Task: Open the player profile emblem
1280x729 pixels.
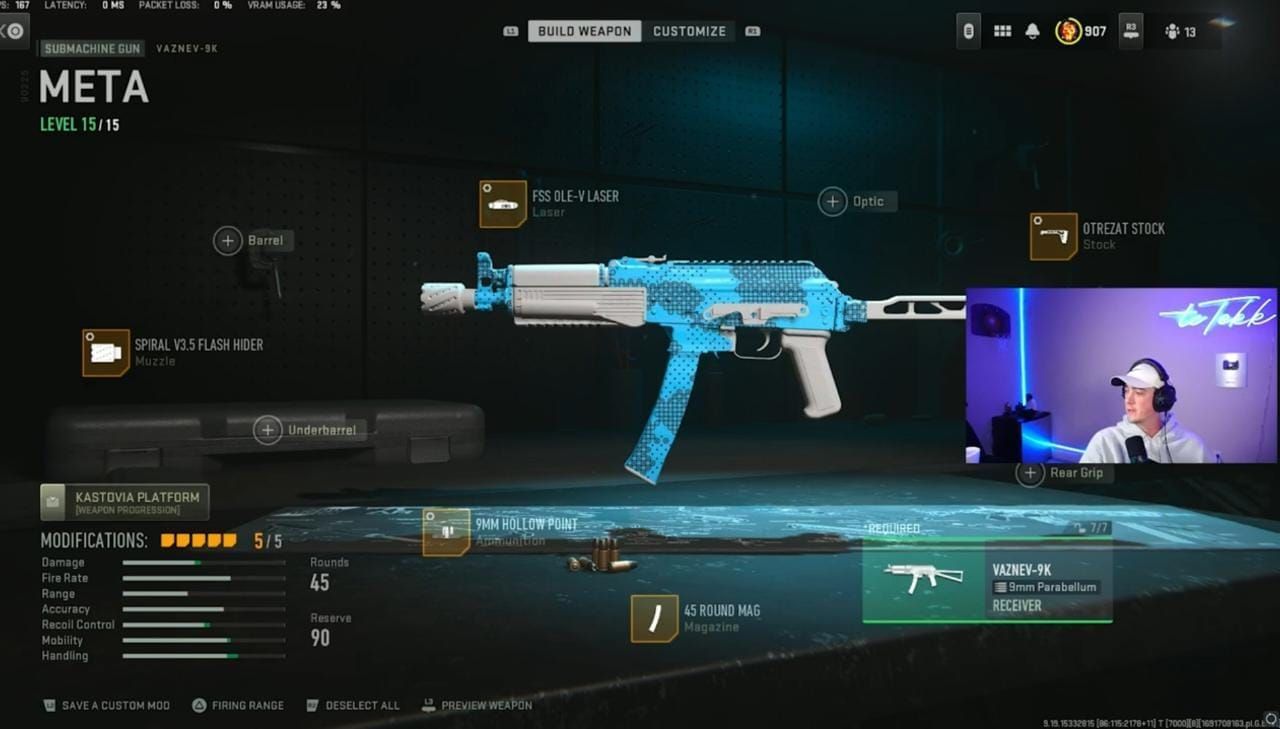Action: 1068,31
